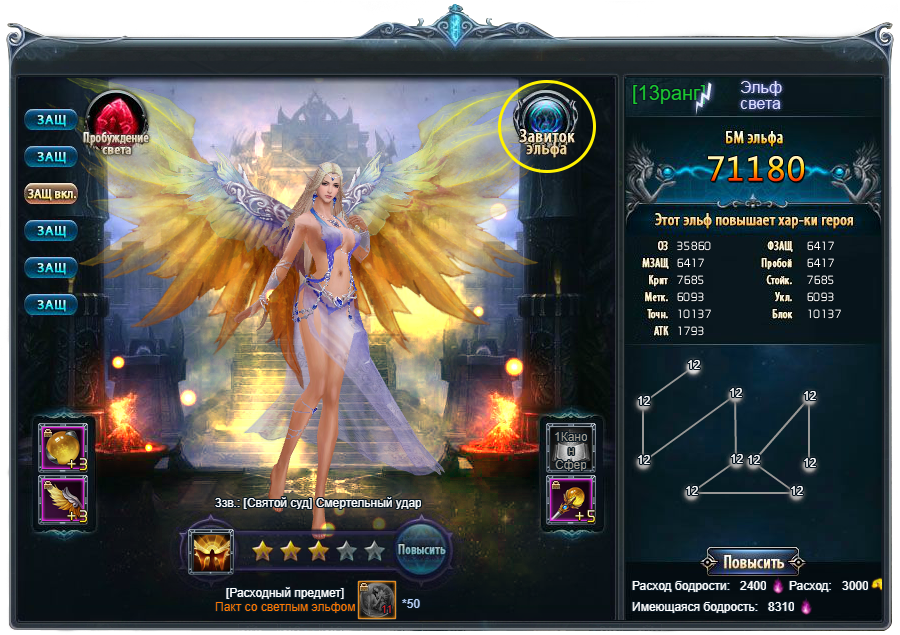900x635 pixels.
Task: Choose the golden staff +5 equipment slot
Action: click(571, 500)
